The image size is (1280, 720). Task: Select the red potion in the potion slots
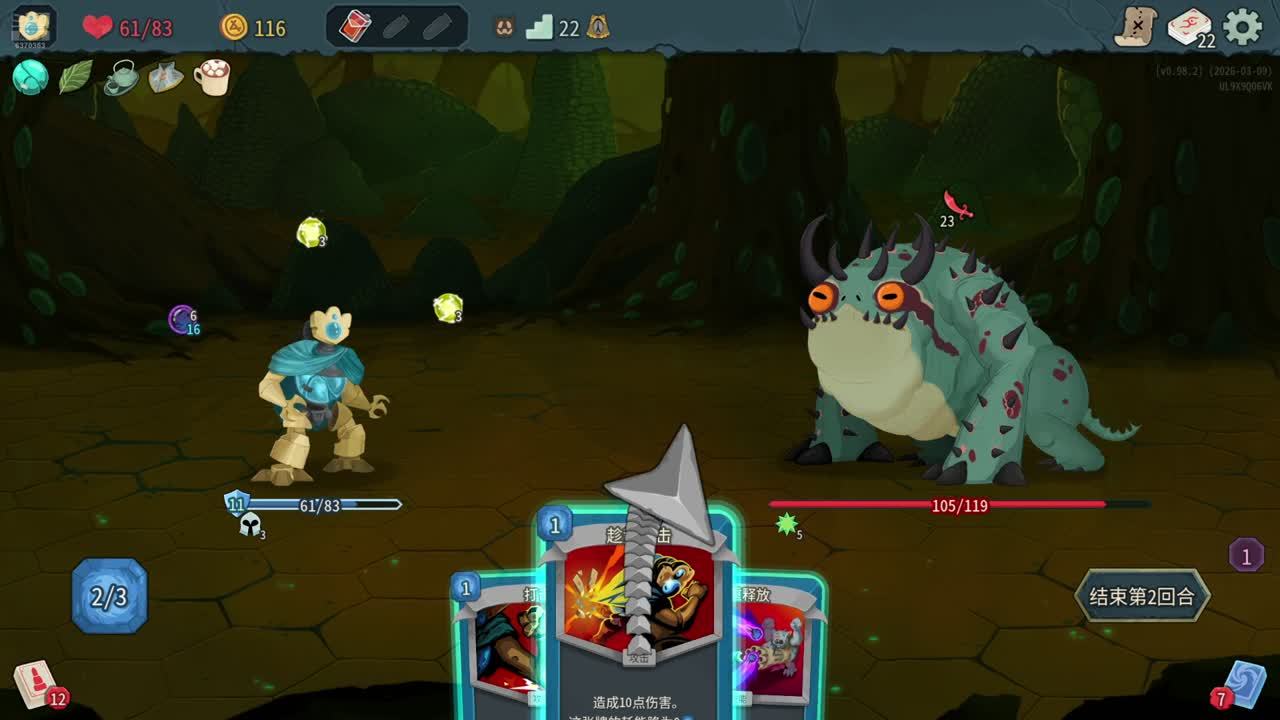pos(356,27)
